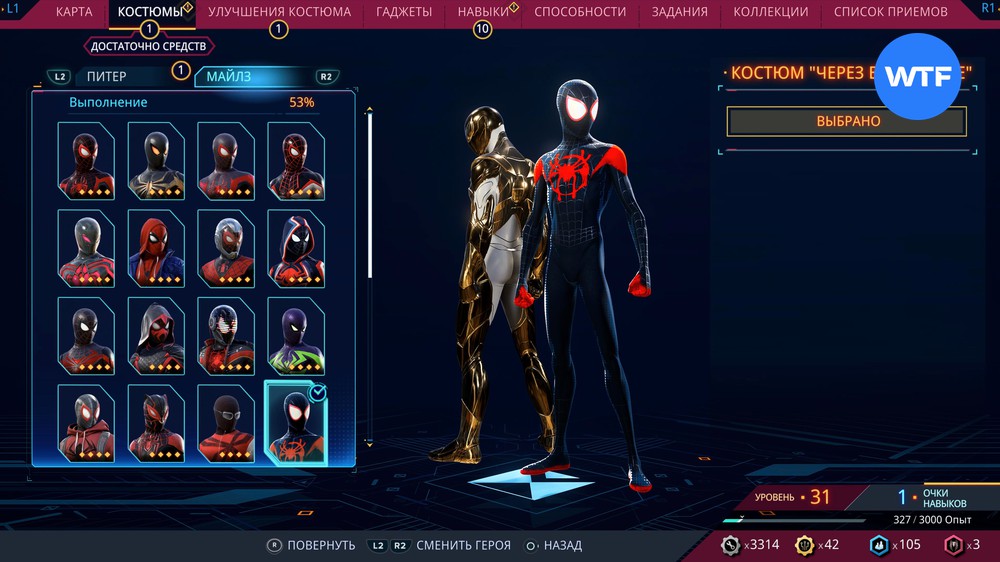Switch to the Коллекции tab

(770, 12)
